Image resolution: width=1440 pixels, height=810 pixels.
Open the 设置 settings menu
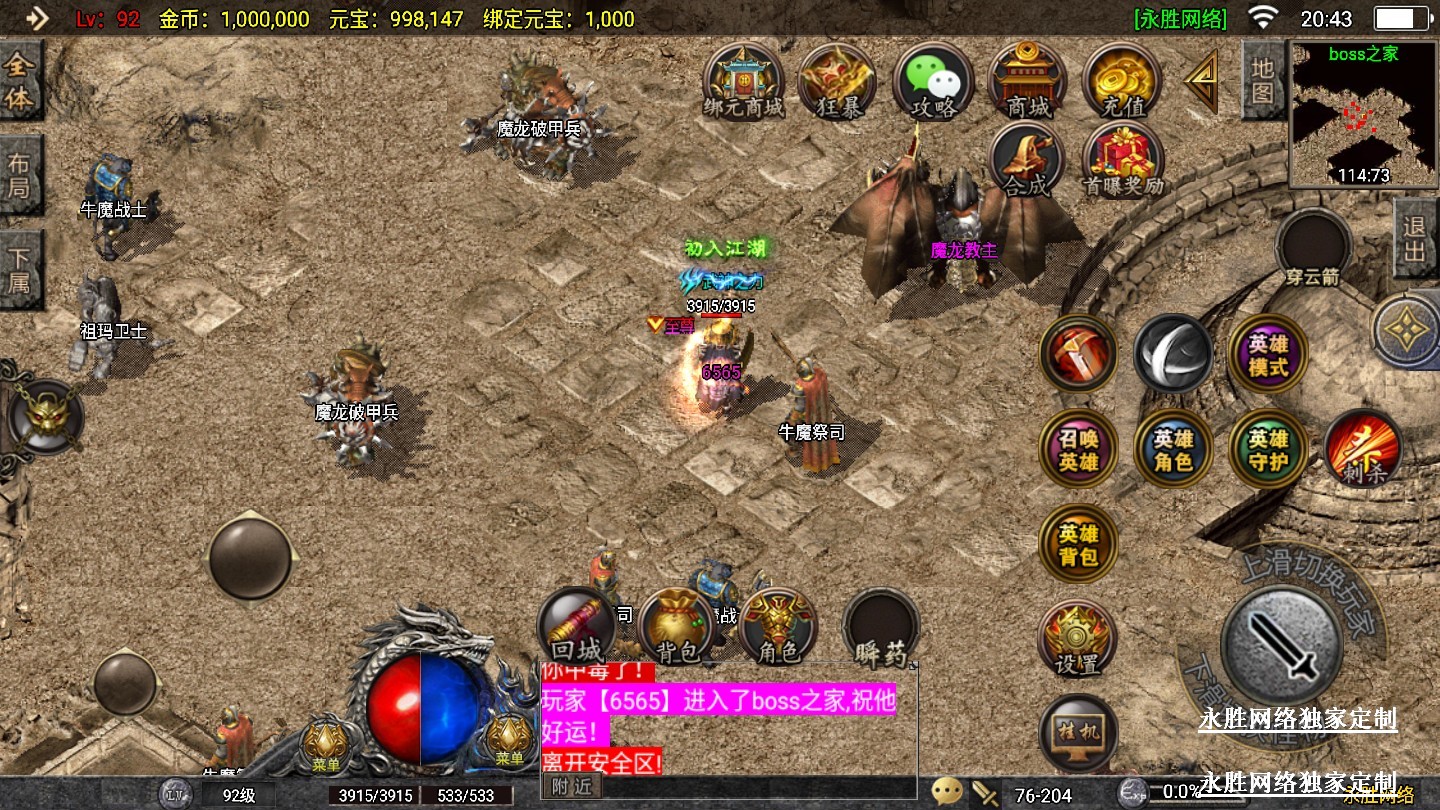pos(1077,640)
